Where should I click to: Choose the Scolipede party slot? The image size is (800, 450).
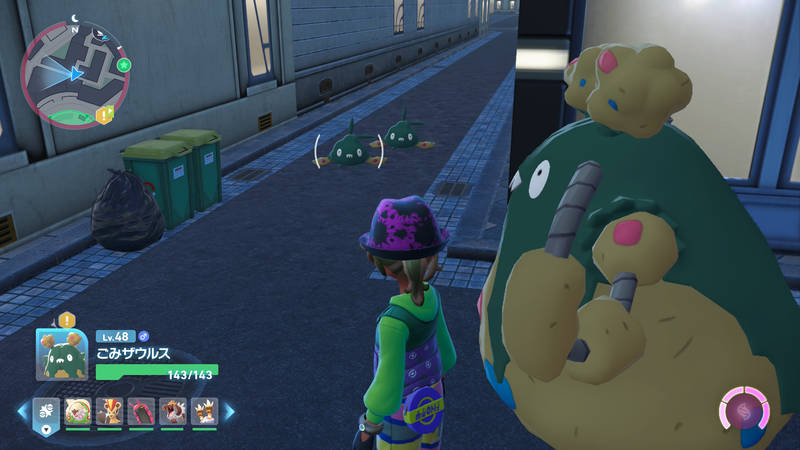[141, 410]
